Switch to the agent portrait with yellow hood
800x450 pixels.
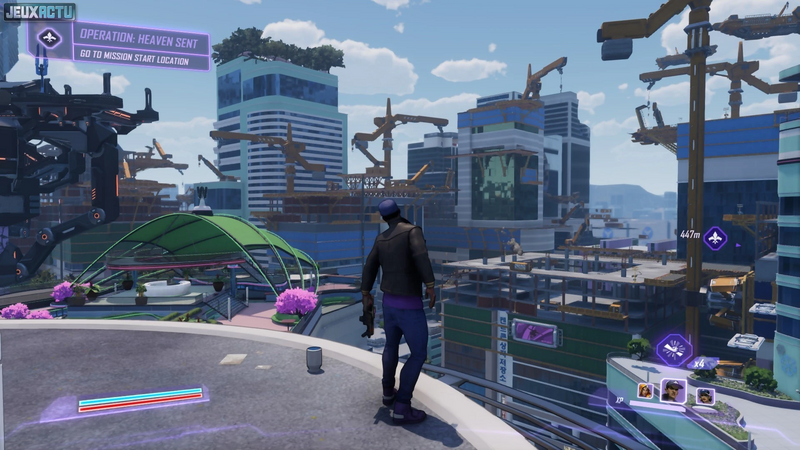click(646, 391)
